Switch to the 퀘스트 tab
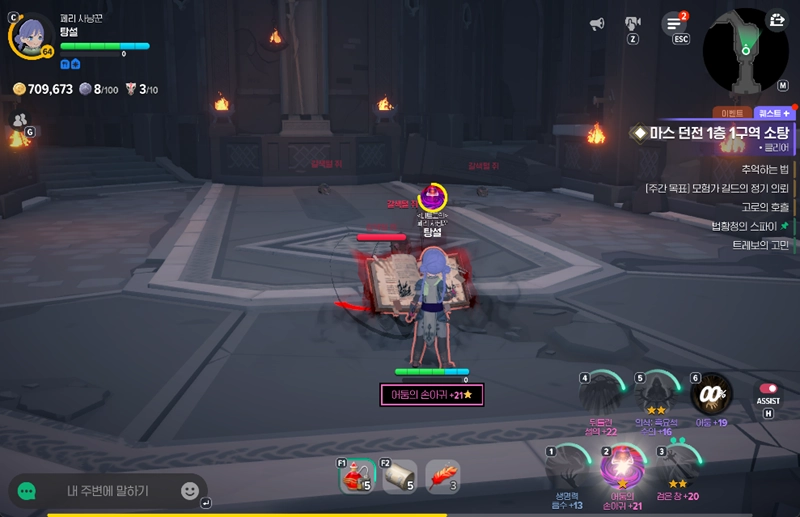This screenshot has height=517, width=800. coord(773,113)
